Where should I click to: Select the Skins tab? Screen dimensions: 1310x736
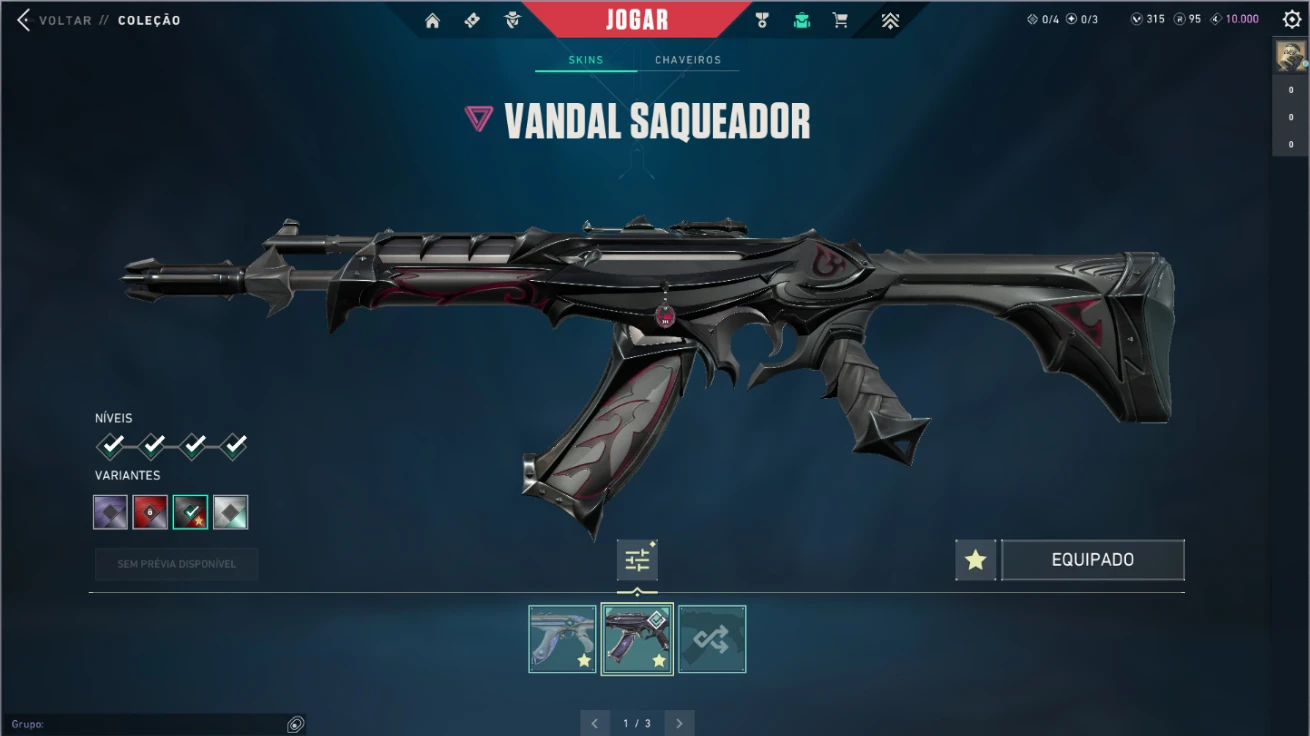pyautogui.click(x=586, y=60)
